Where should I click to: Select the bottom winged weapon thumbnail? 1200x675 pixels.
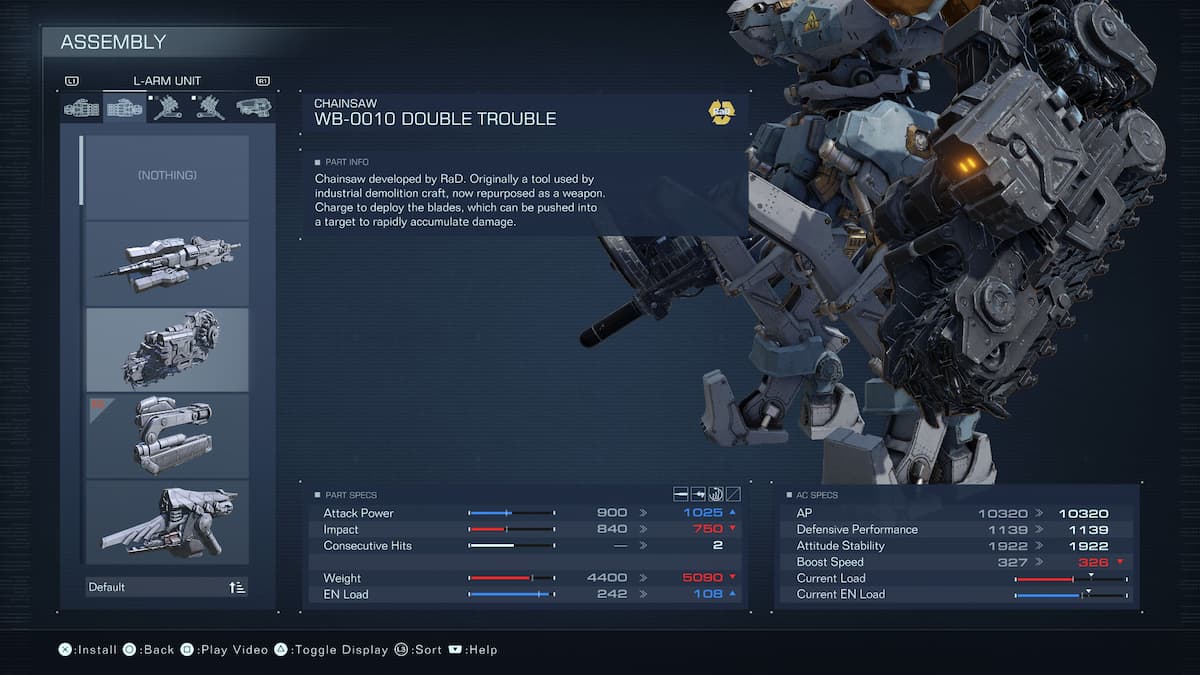click(167, 521)
